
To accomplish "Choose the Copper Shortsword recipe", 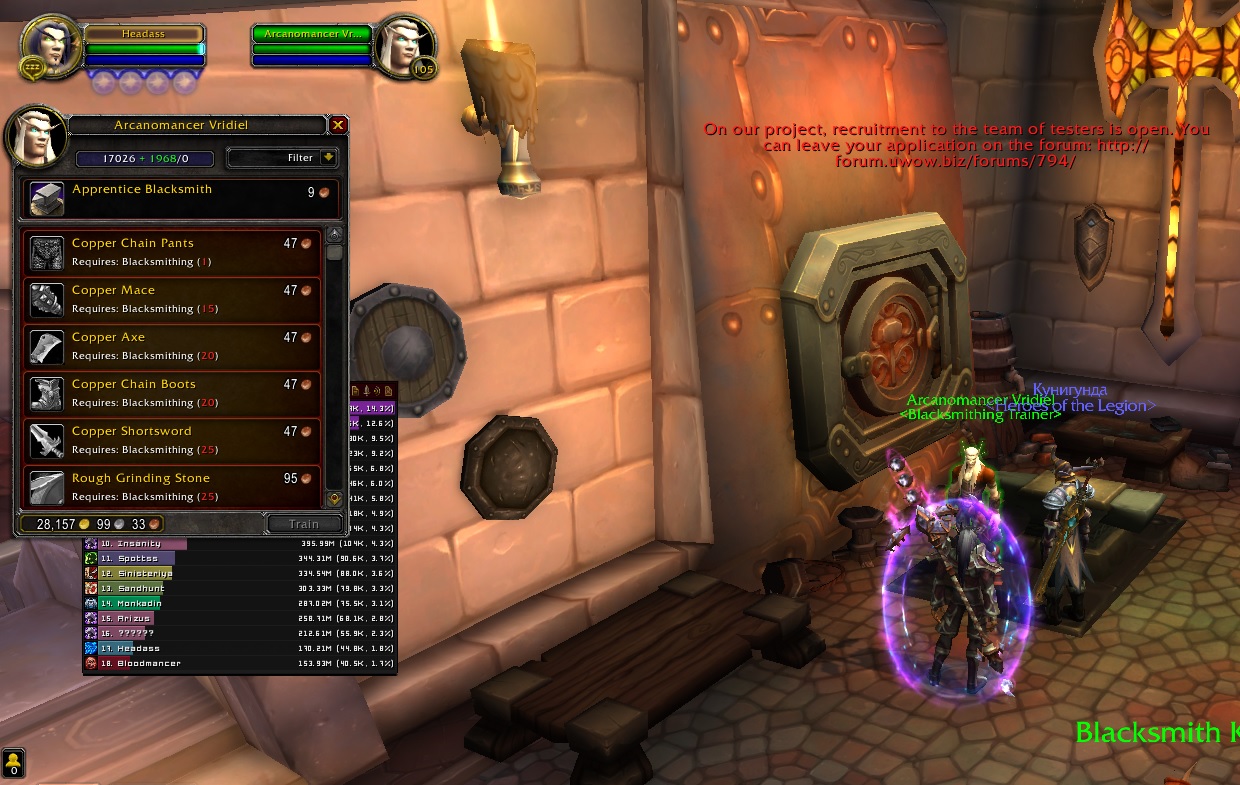I will click(x=170, y=440).
